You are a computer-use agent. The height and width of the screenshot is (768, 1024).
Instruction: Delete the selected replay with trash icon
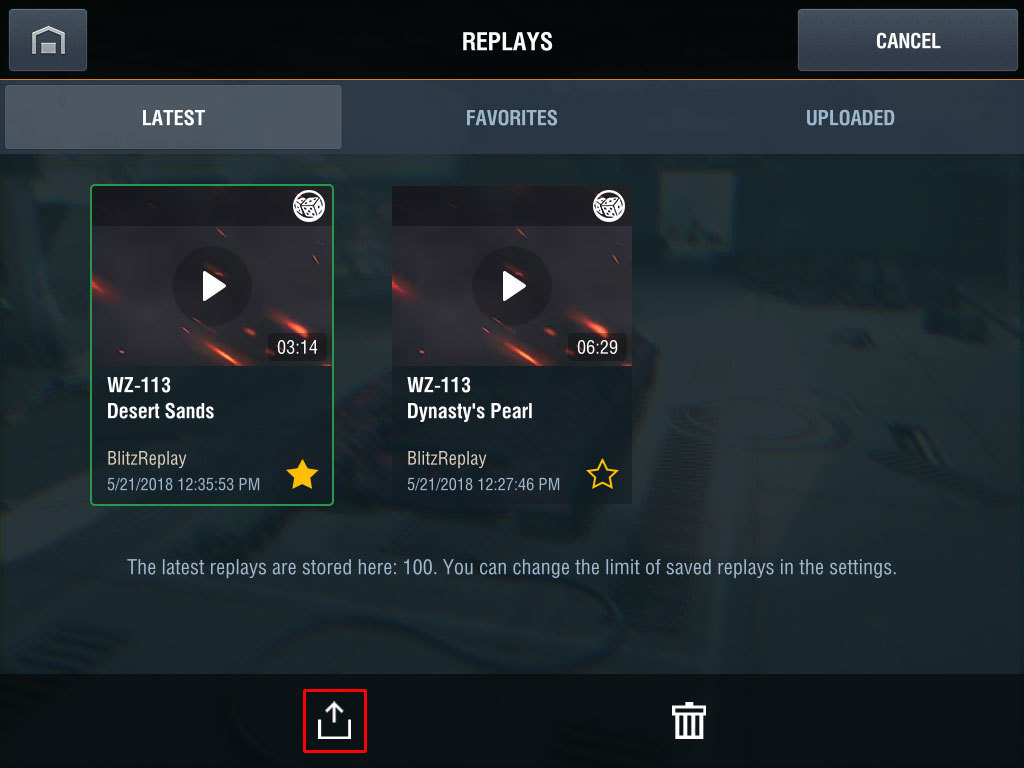coord(689,720)
